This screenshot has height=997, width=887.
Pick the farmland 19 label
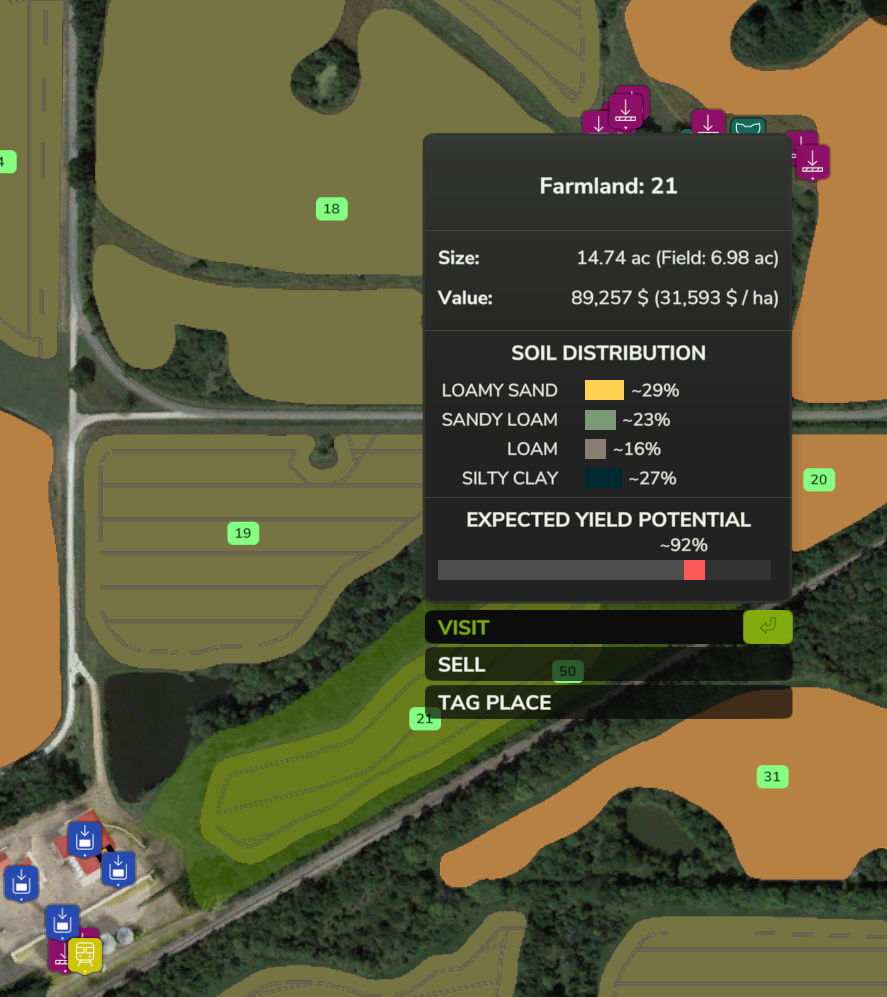click(x=243, y=533)
